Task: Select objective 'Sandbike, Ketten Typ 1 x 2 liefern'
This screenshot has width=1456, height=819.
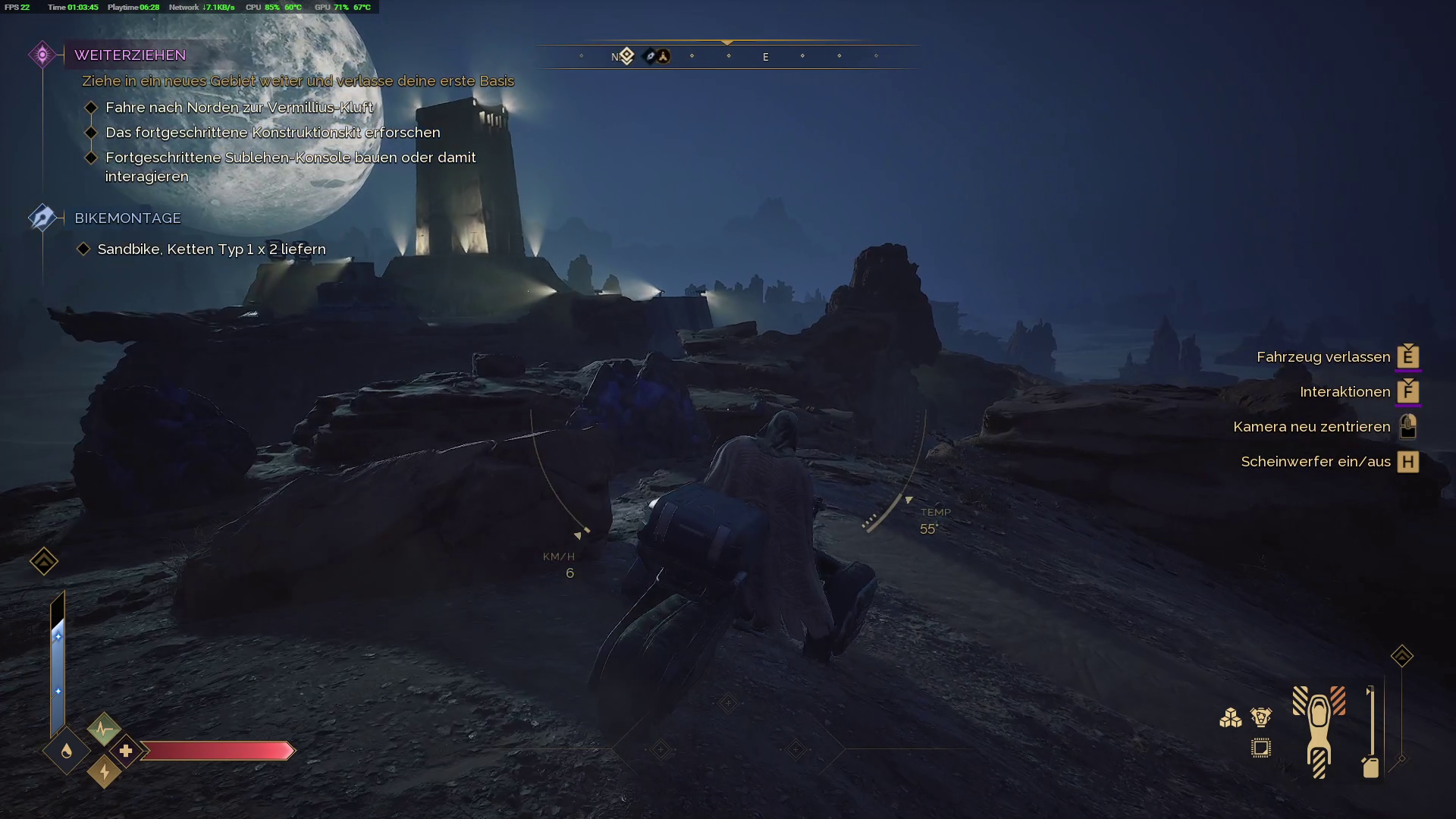Action: tap(212, 249)
